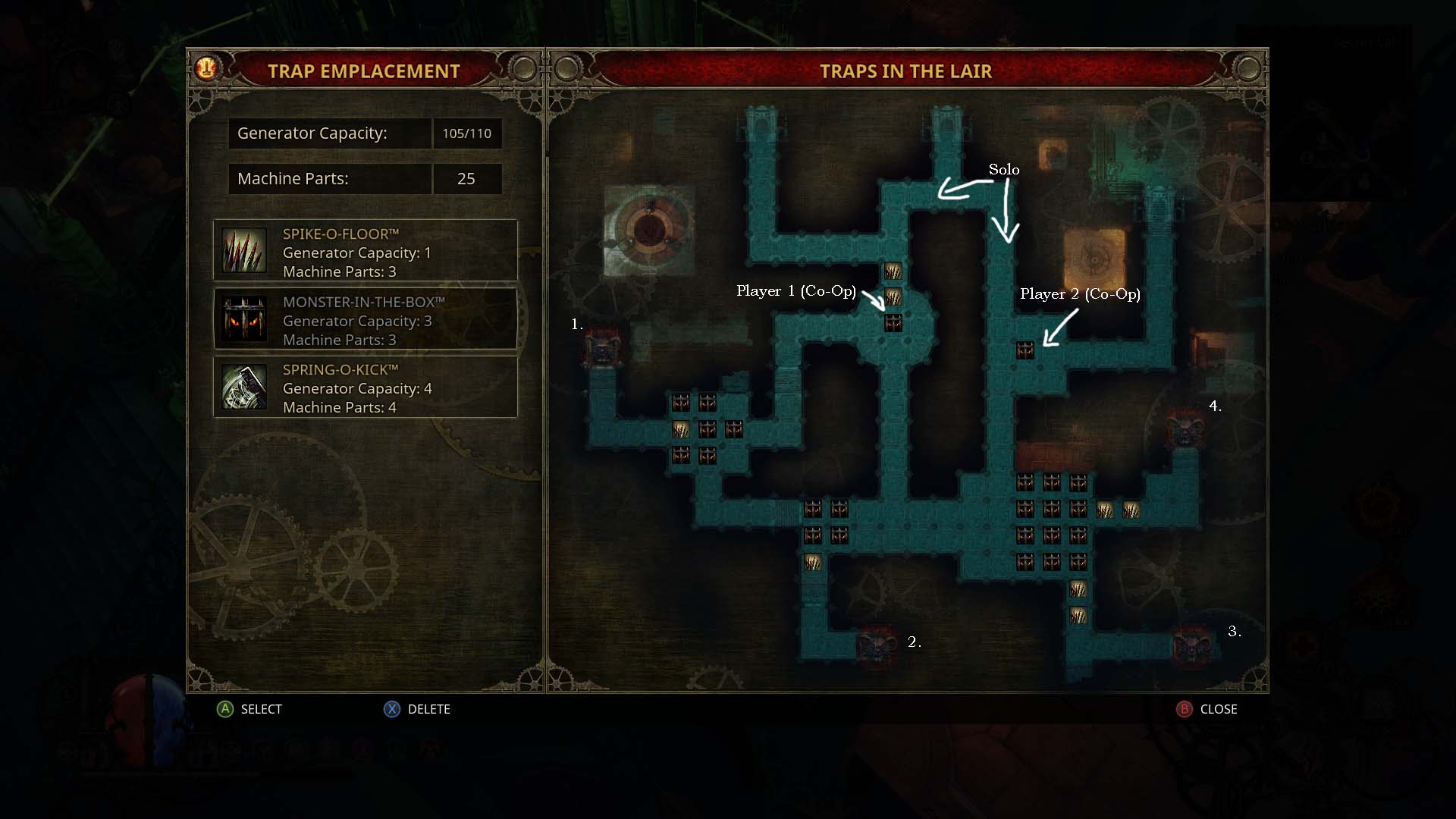
Task: Click the monster door numbered 4 on the map
Action: pyautogui.click(x=1185, y=428)
